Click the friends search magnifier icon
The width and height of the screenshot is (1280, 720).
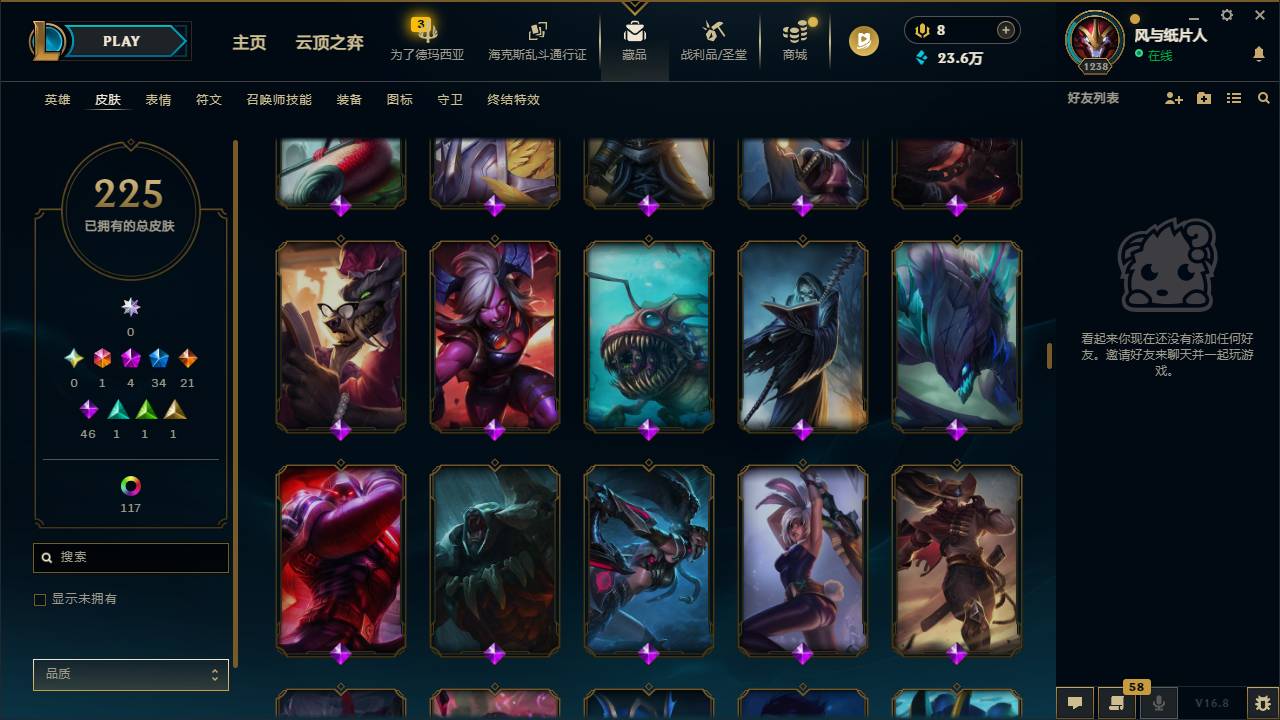tap(1263, 98)
